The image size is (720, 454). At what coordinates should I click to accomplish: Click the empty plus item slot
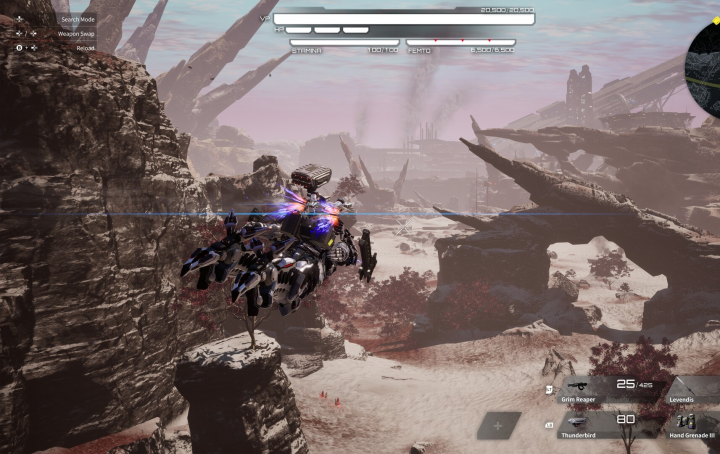pos(499,425)
